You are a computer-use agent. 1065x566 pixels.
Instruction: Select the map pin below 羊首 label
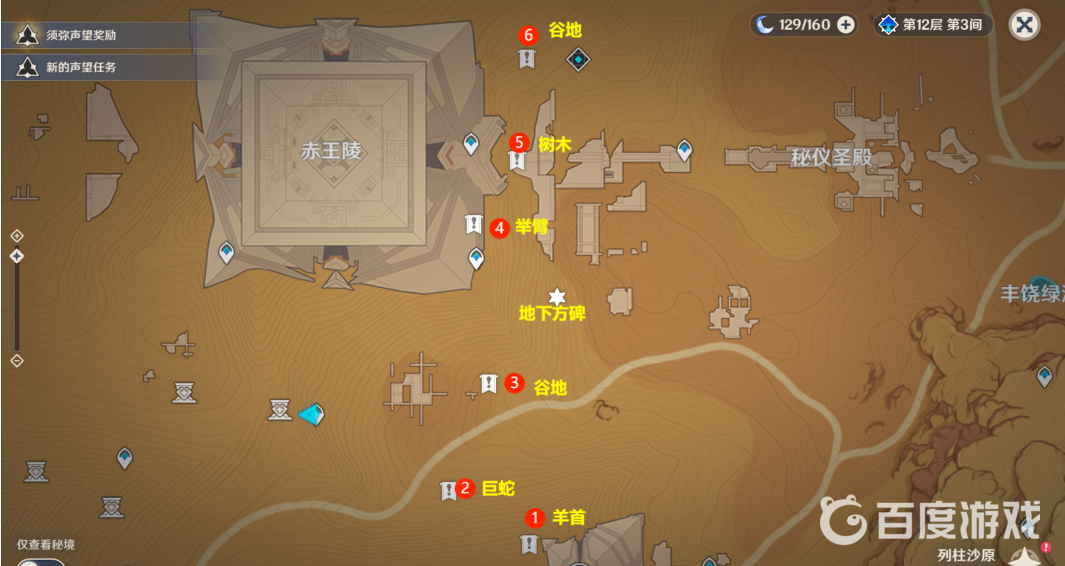(x=528, y=544)
